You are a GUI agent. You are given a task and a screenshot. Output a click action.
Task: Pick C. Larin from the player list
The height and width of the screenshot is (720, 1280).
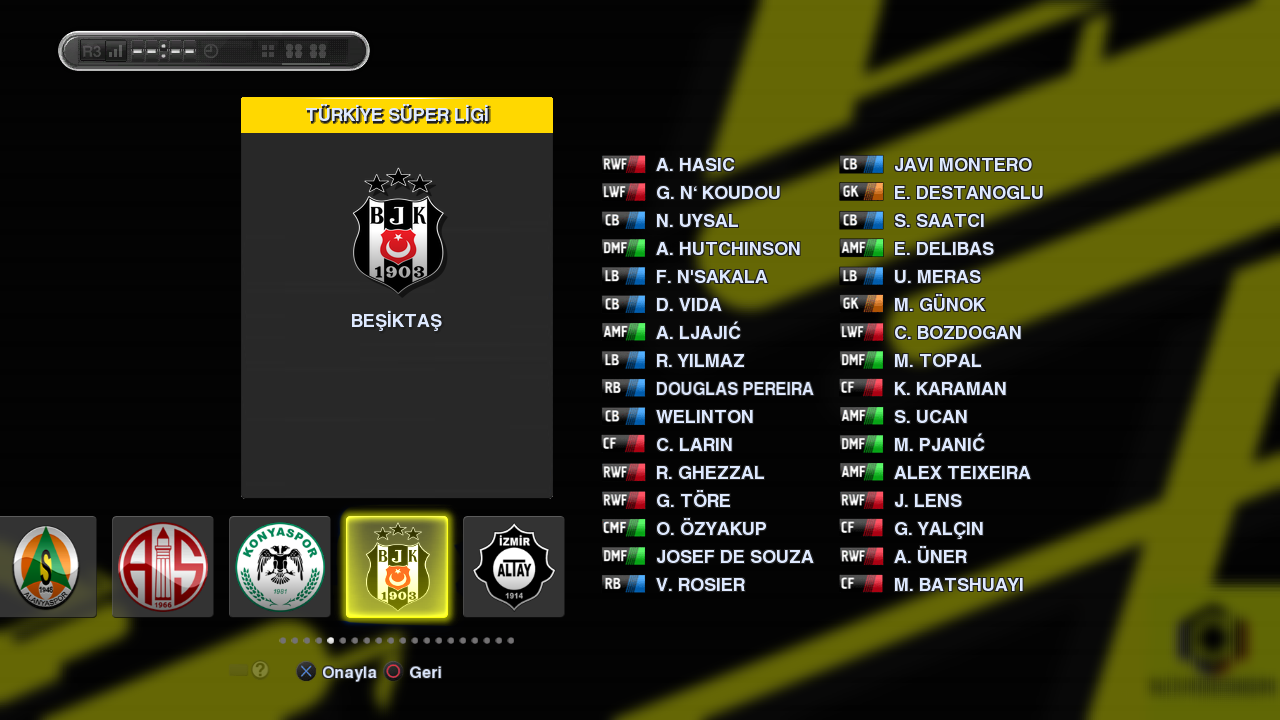tap(694, 445)
